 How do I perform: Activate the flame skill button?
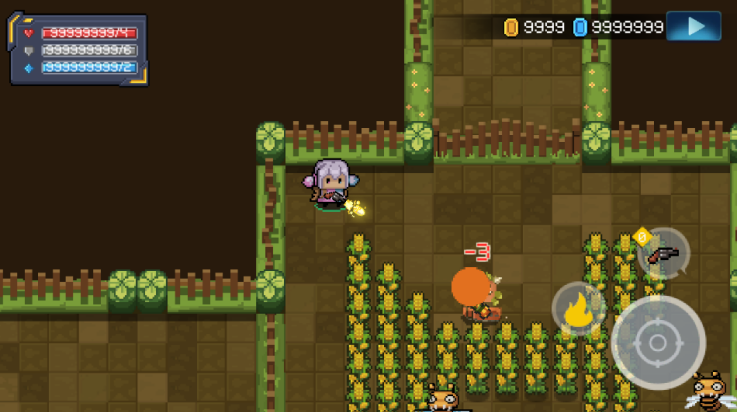coord(578,310)
